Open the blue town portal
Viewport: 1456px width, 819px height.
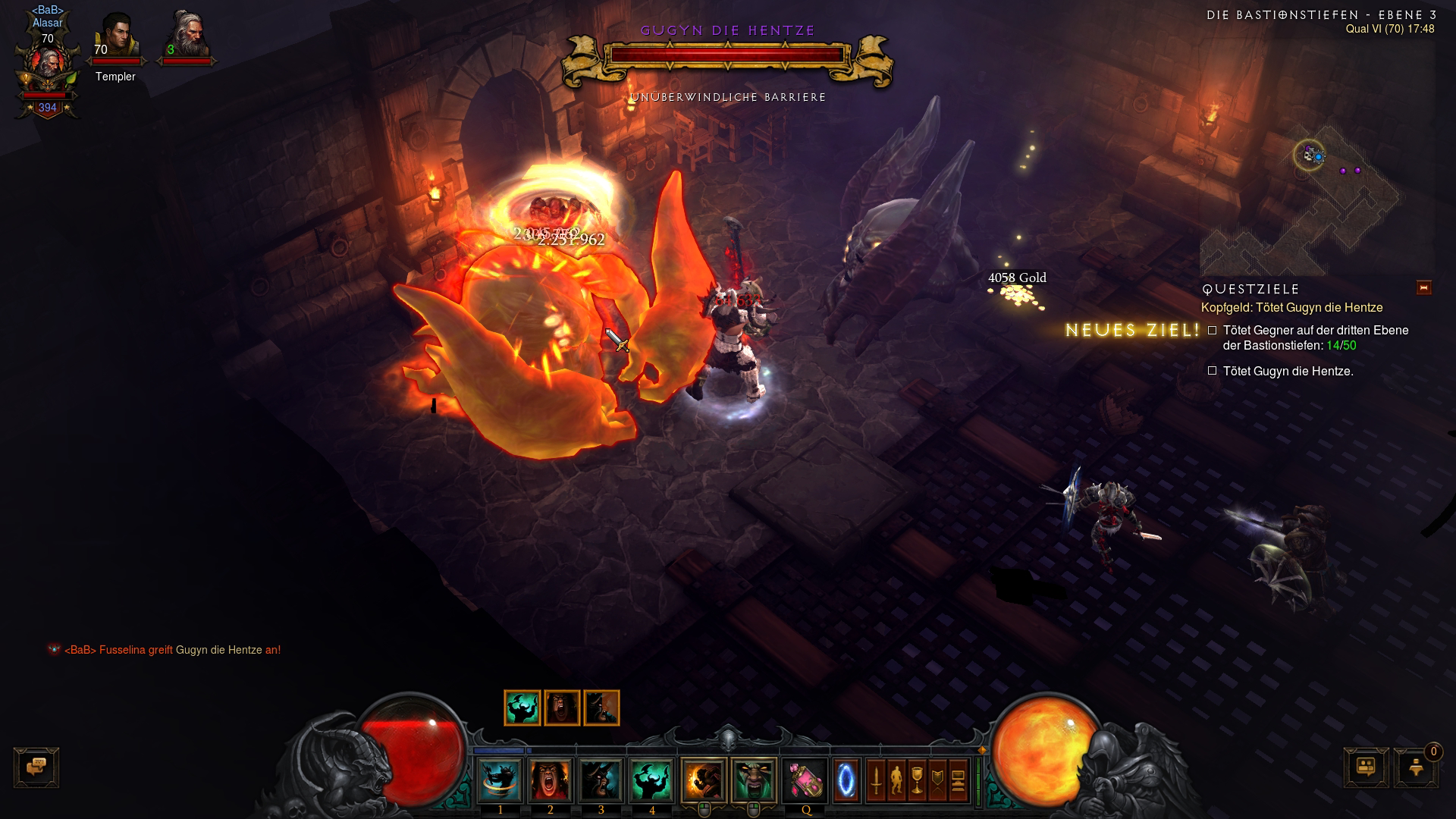(x=846, y=780)
